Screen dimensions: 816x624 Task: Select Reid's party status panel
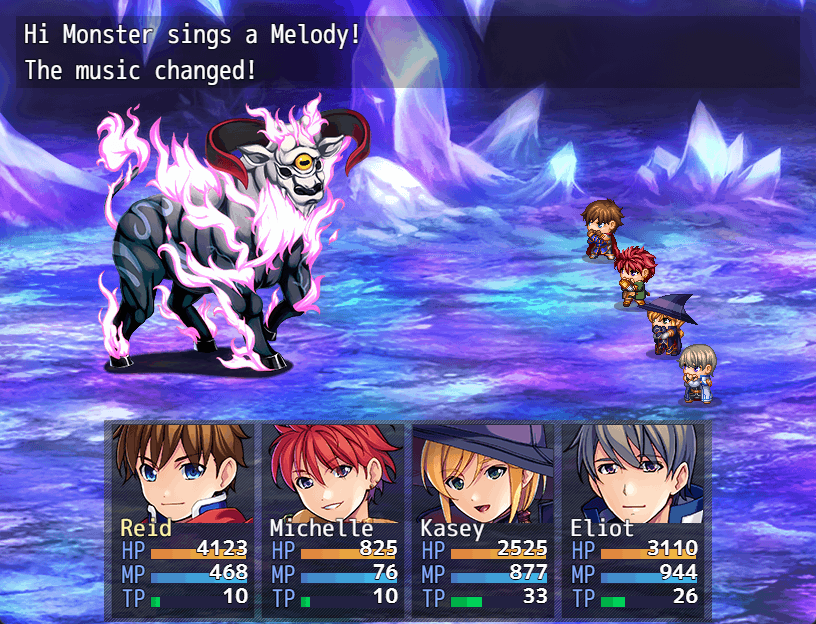pyautogui.click(x=184, y=518)
